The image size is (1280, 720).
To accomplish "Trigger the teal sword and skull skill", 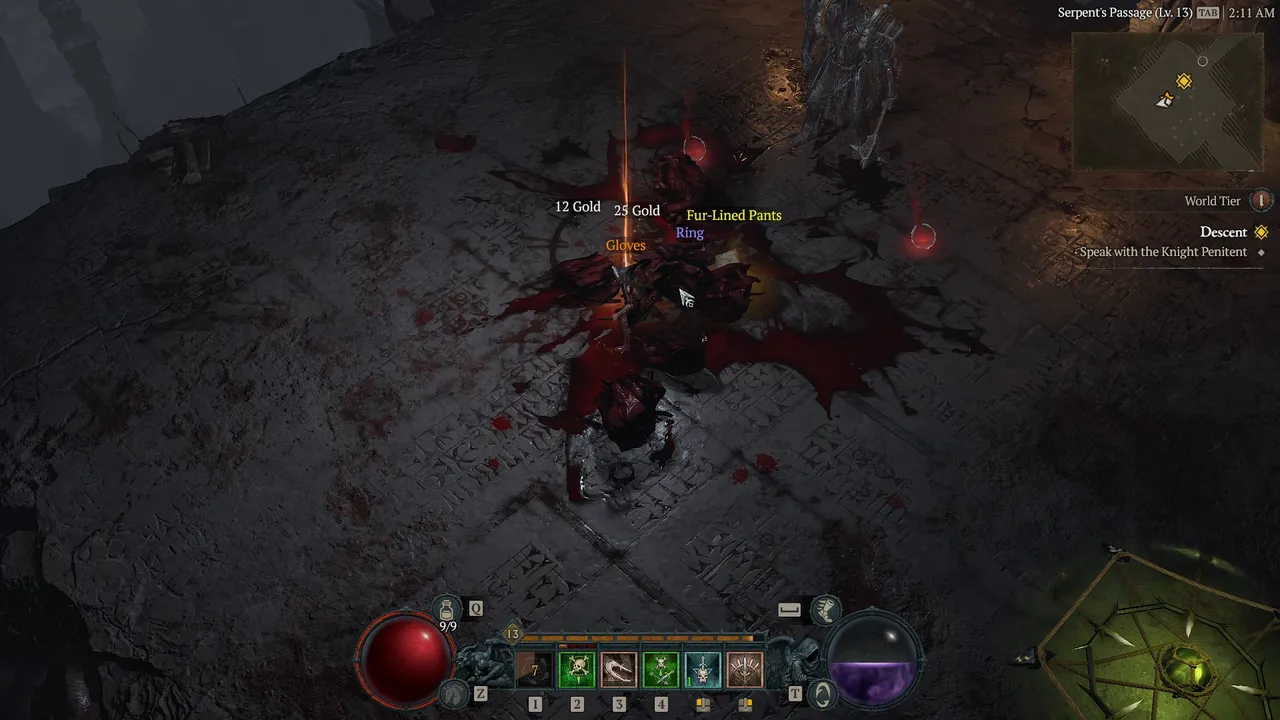I will pos(703,669).
